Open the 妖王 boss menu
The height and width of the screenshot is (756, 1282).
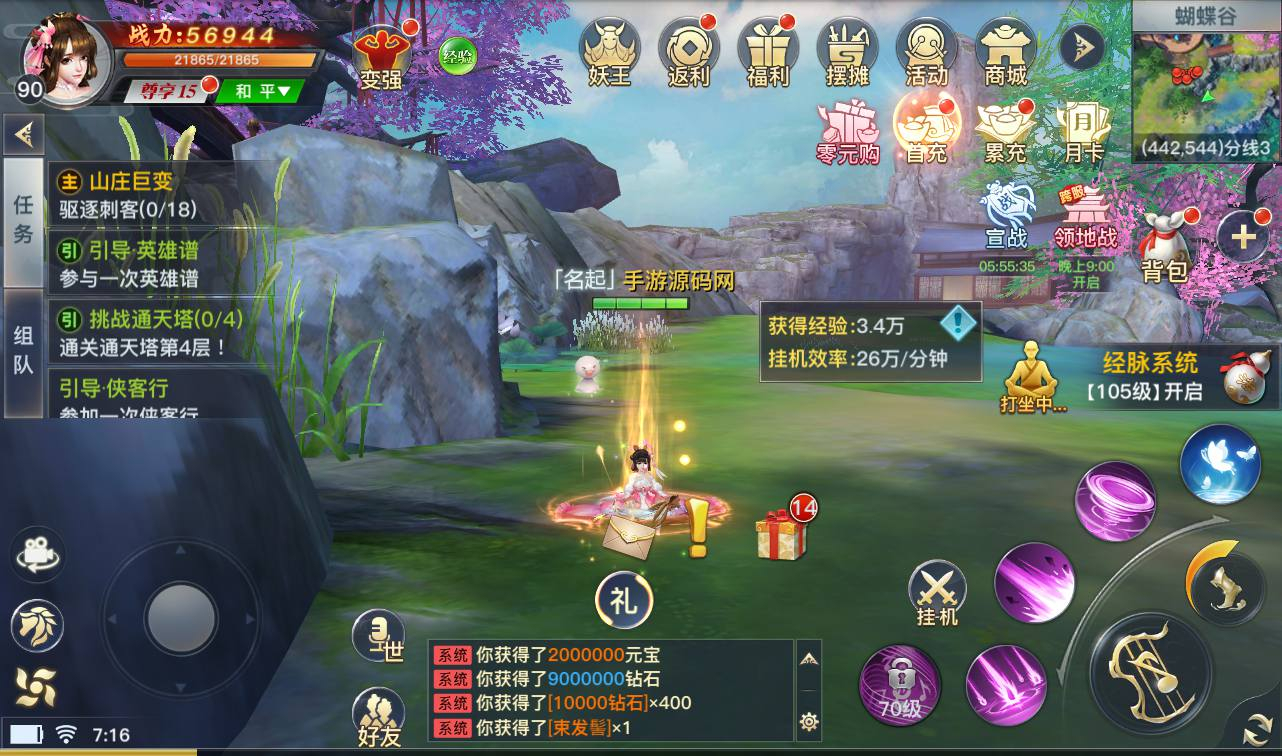tap(610, 50)
